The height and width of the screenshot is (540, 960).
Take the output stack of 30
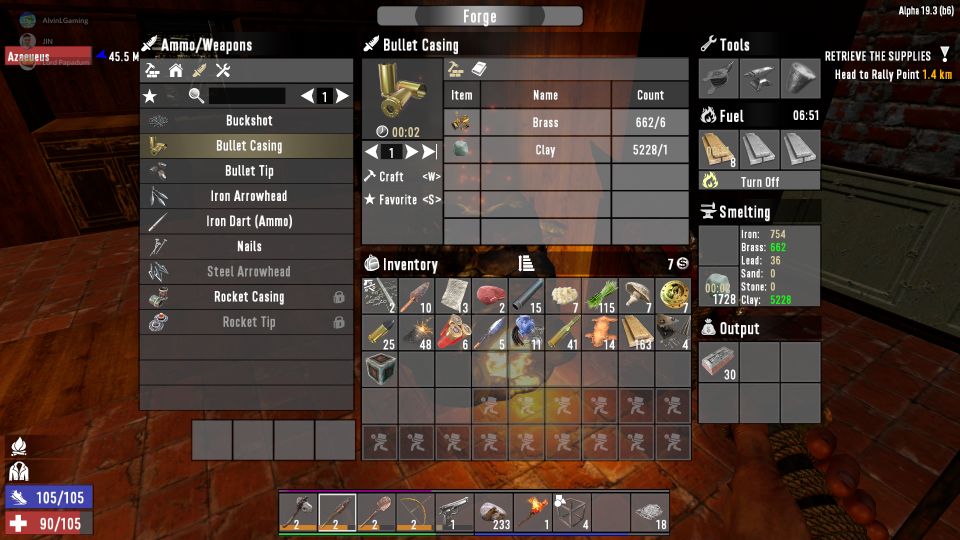click(x=719, y=362)
